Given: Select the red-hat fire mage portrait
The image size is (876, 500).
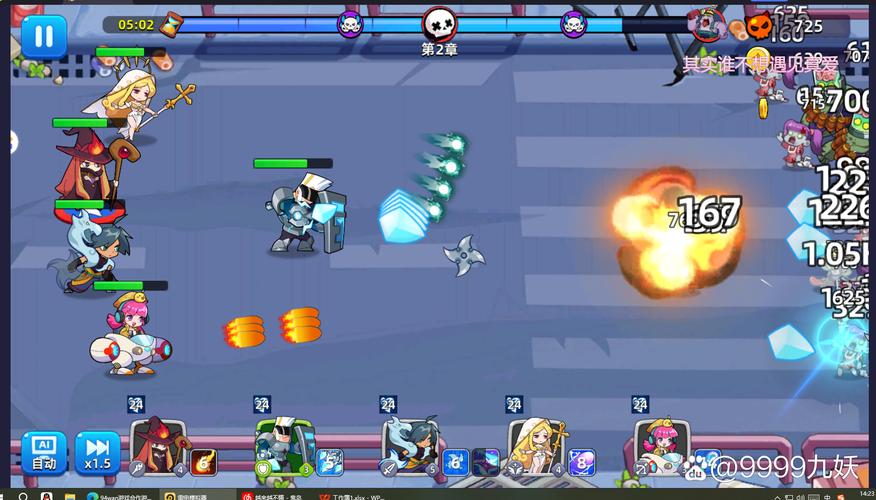Looking at the screenshot, I should click(x=158, y=446).
